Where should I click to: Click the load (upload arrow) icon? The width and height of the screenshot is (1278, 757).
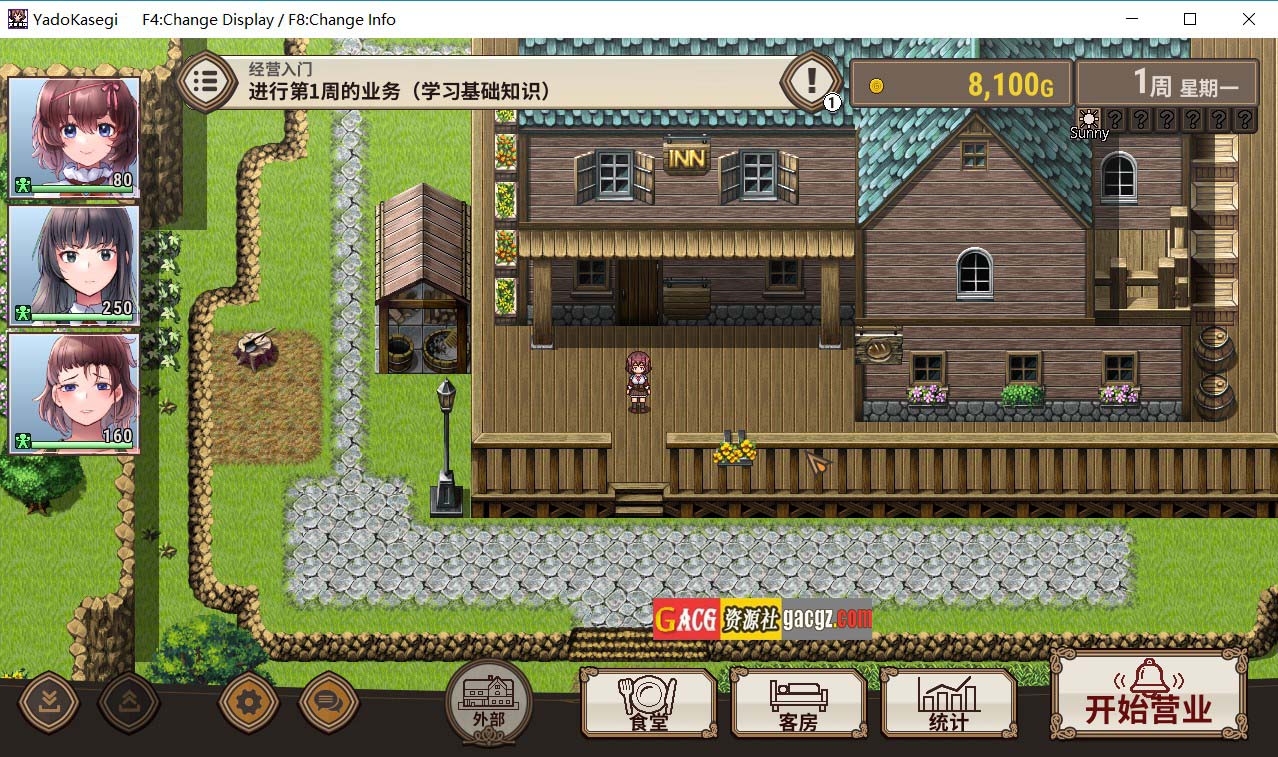pos(129,702)
